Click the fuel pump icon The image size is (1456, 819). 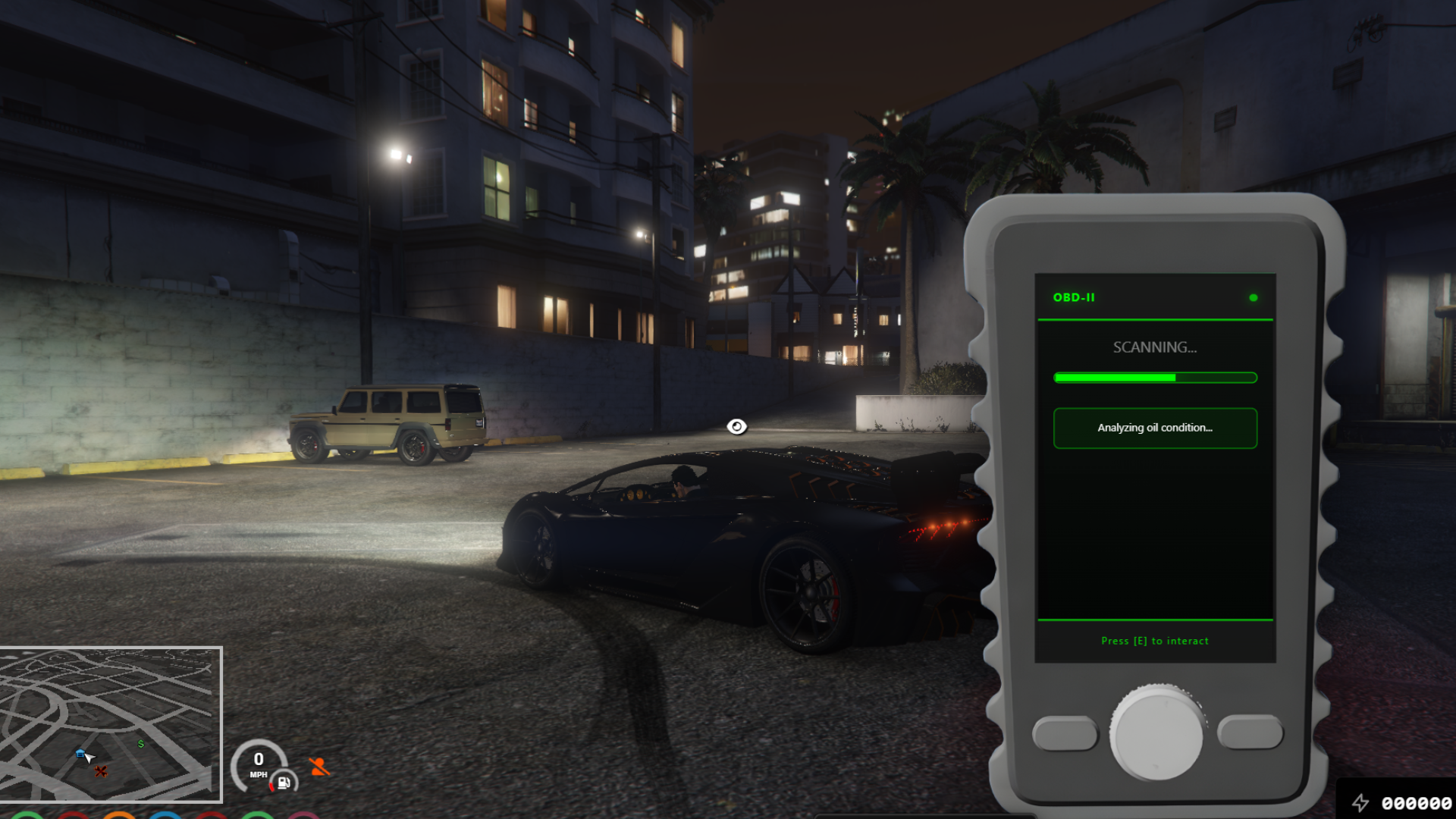284,783
